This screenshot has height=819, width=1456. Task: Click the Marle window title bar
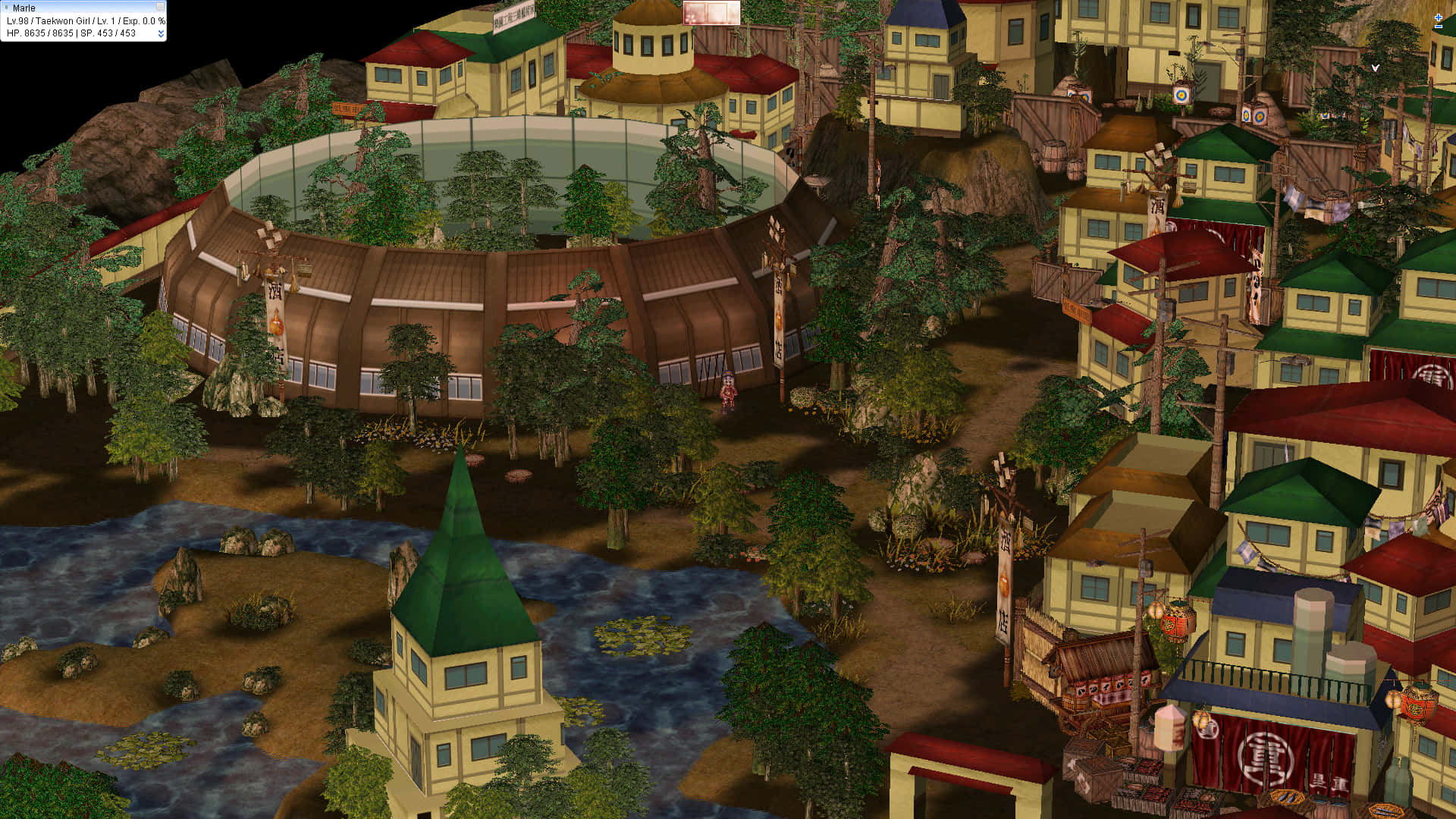76,8
